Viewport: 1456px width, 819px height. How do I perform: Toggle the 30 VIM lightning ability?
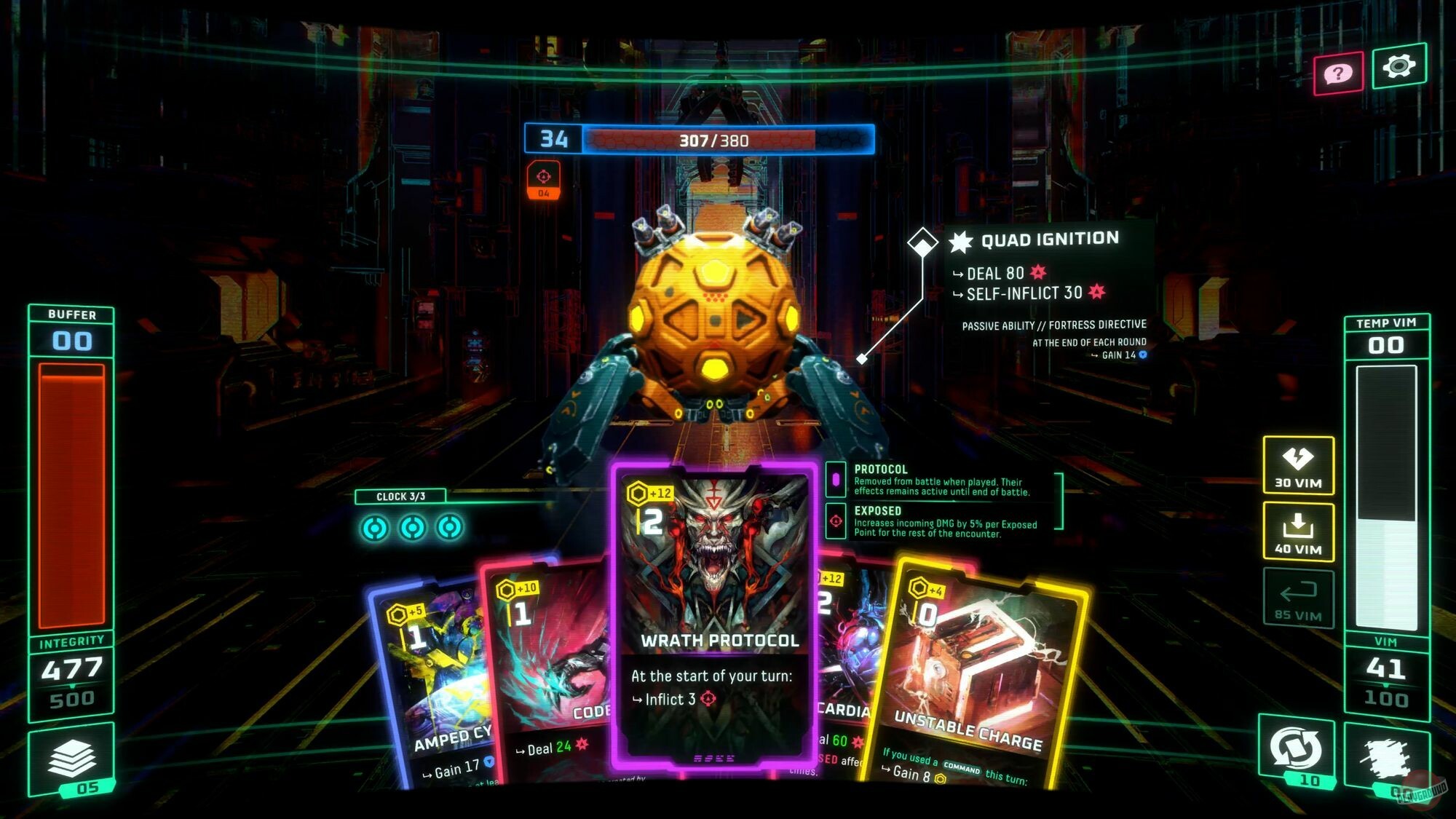point(1297,464)
